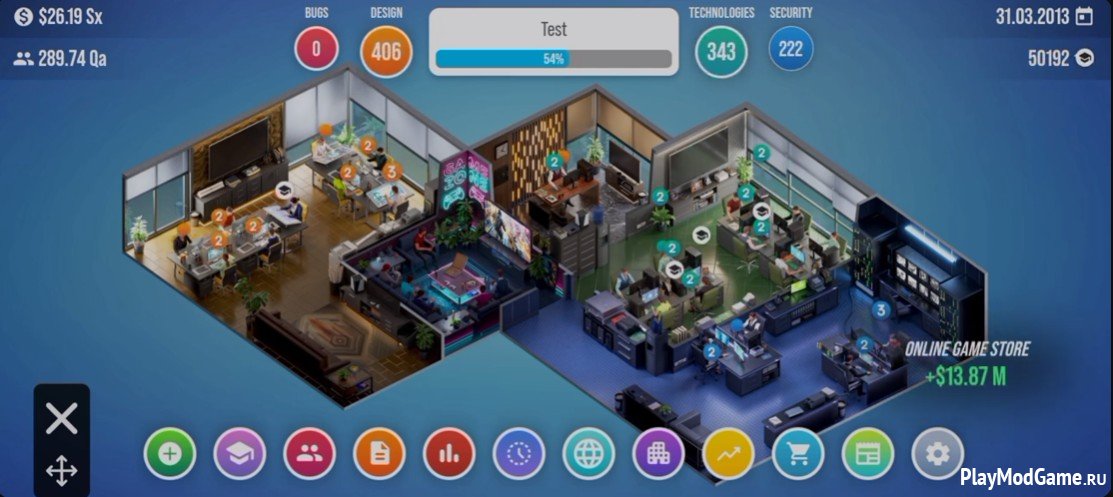Tap the red Bugs counter circle
Image resolution: width=1113 pixels, height=497 pixels.
pyautogui.click(x=316, y=48)
